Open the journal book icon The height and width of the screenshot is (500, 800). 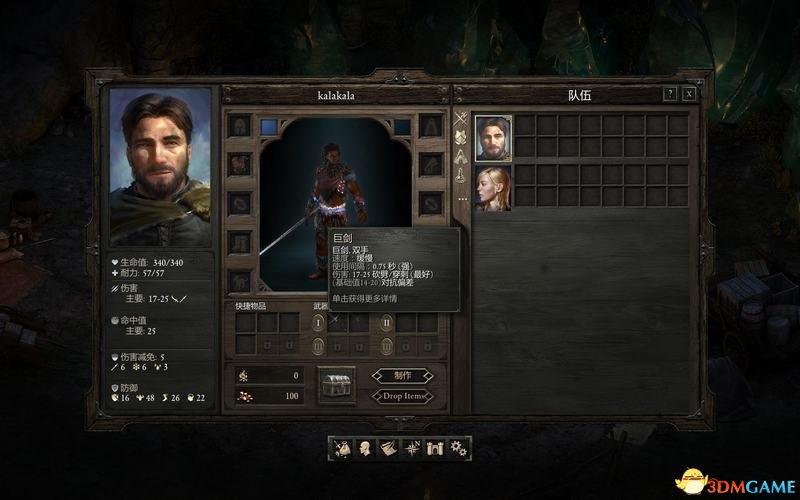tap(389, 448)
